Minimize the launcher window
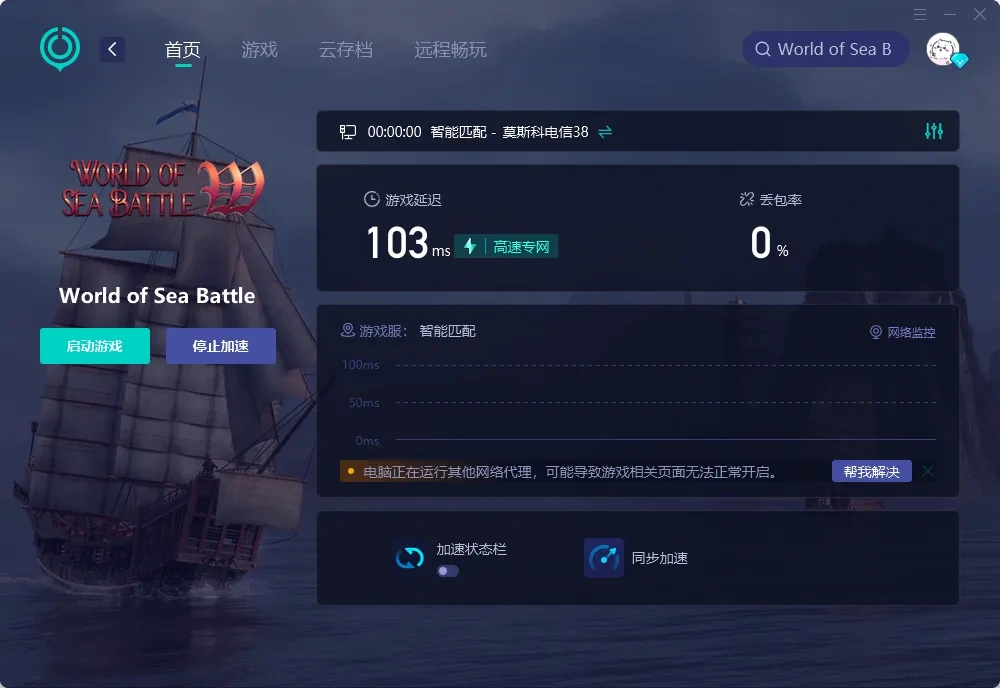 [x=950, y=14]
